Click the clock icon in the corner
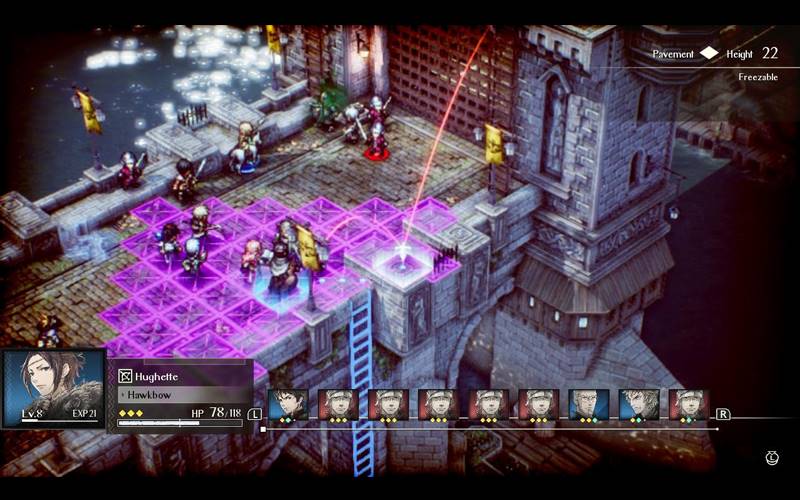The width and height of the screenshot is (800, 500). click(772, 458)
